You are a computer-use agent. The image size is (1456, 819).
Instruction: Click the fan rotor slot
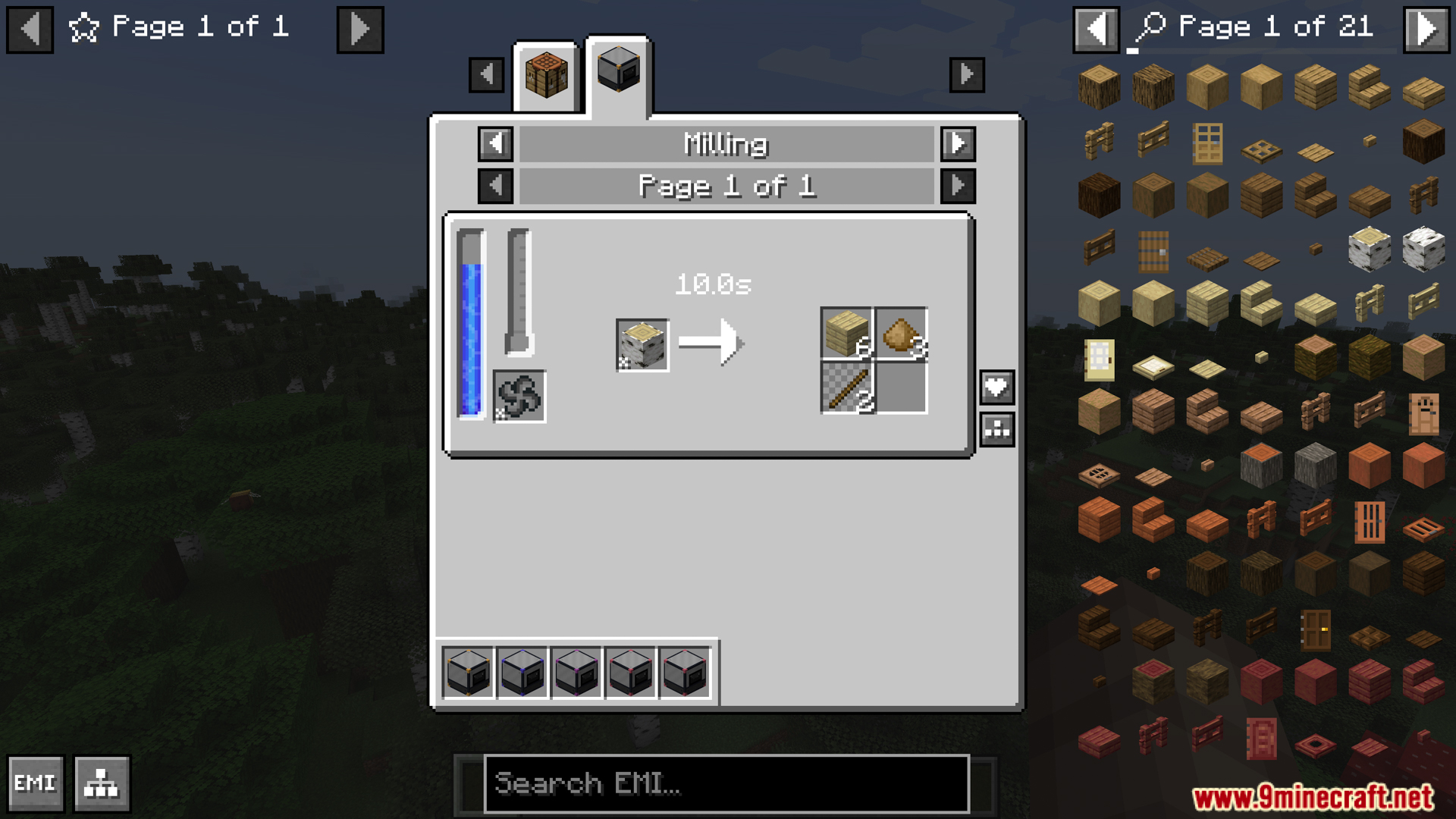[x=519, y=397]
